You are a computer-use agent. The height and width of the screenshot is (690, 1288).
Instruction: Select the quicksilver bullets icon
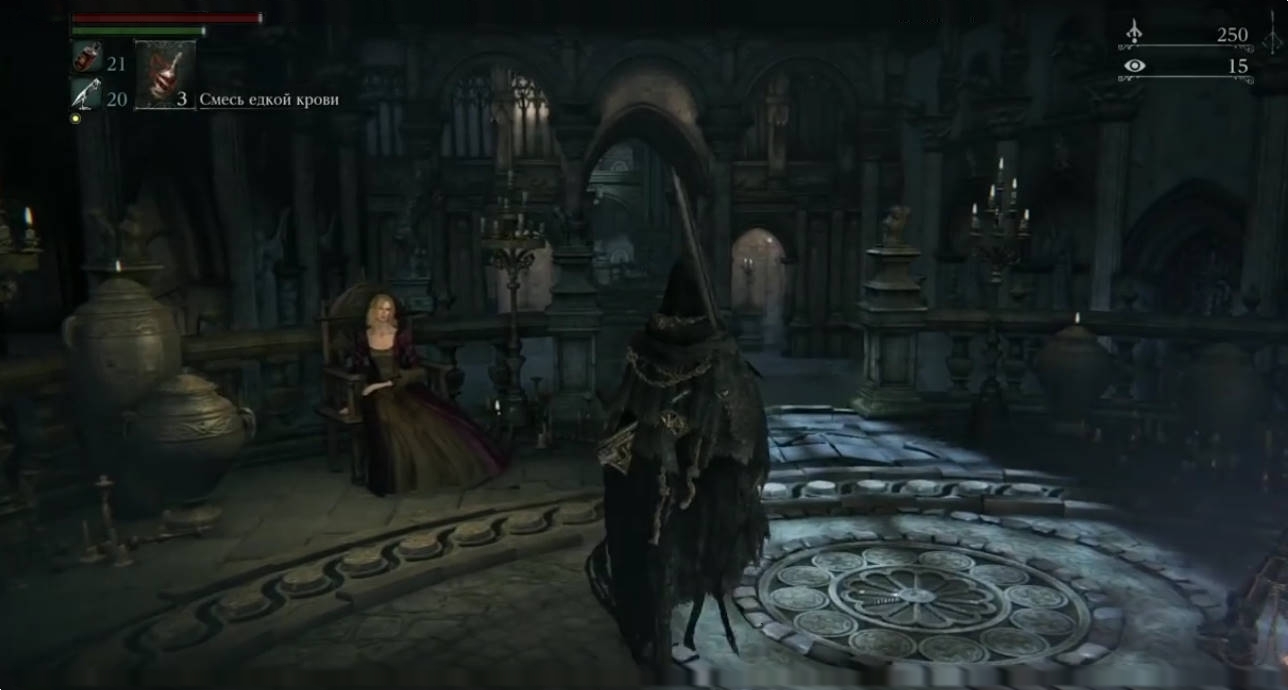coord(85,94)
